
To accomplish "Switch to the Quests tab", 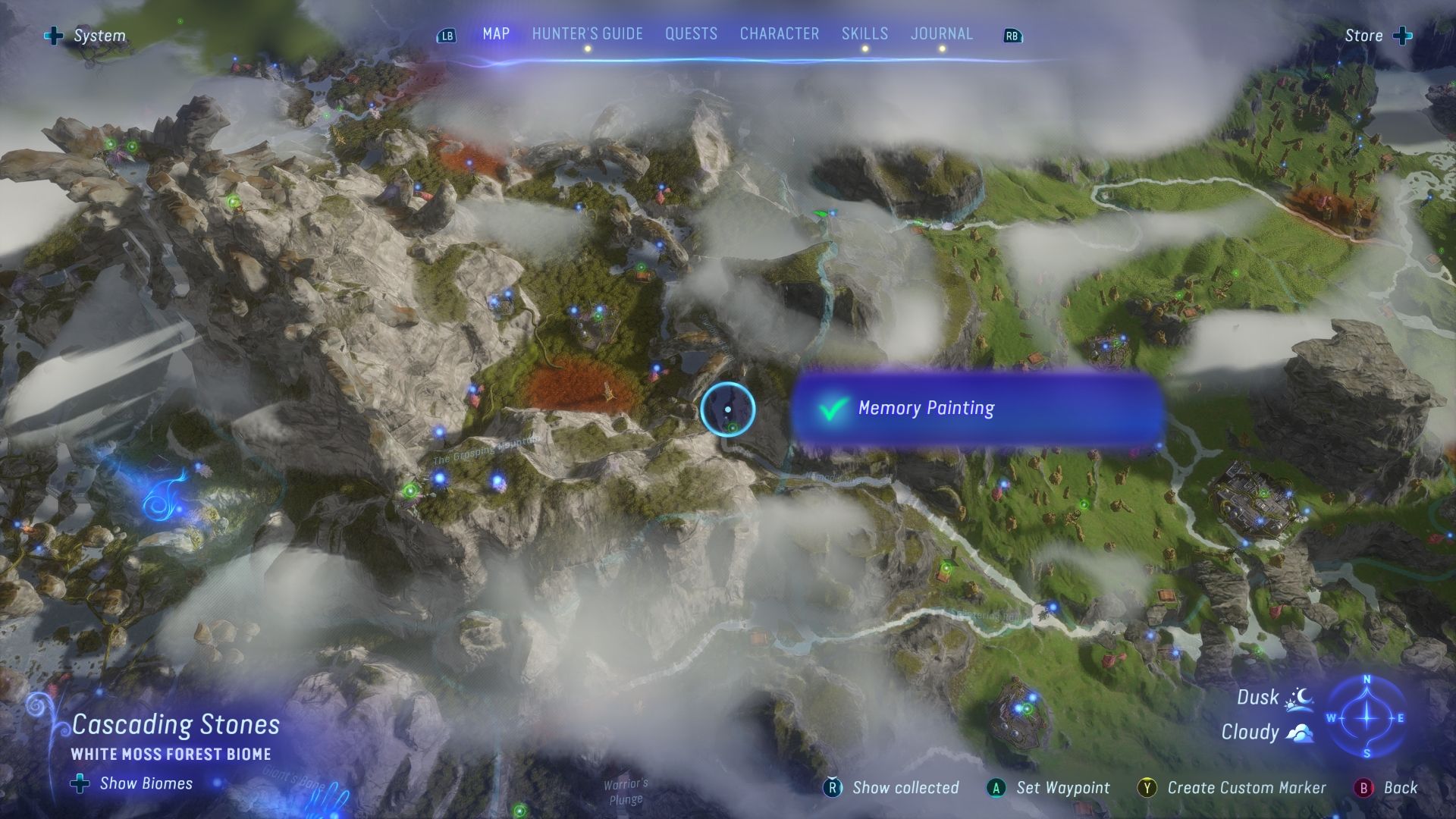I will pyautogui.click(x=690, y=33).
